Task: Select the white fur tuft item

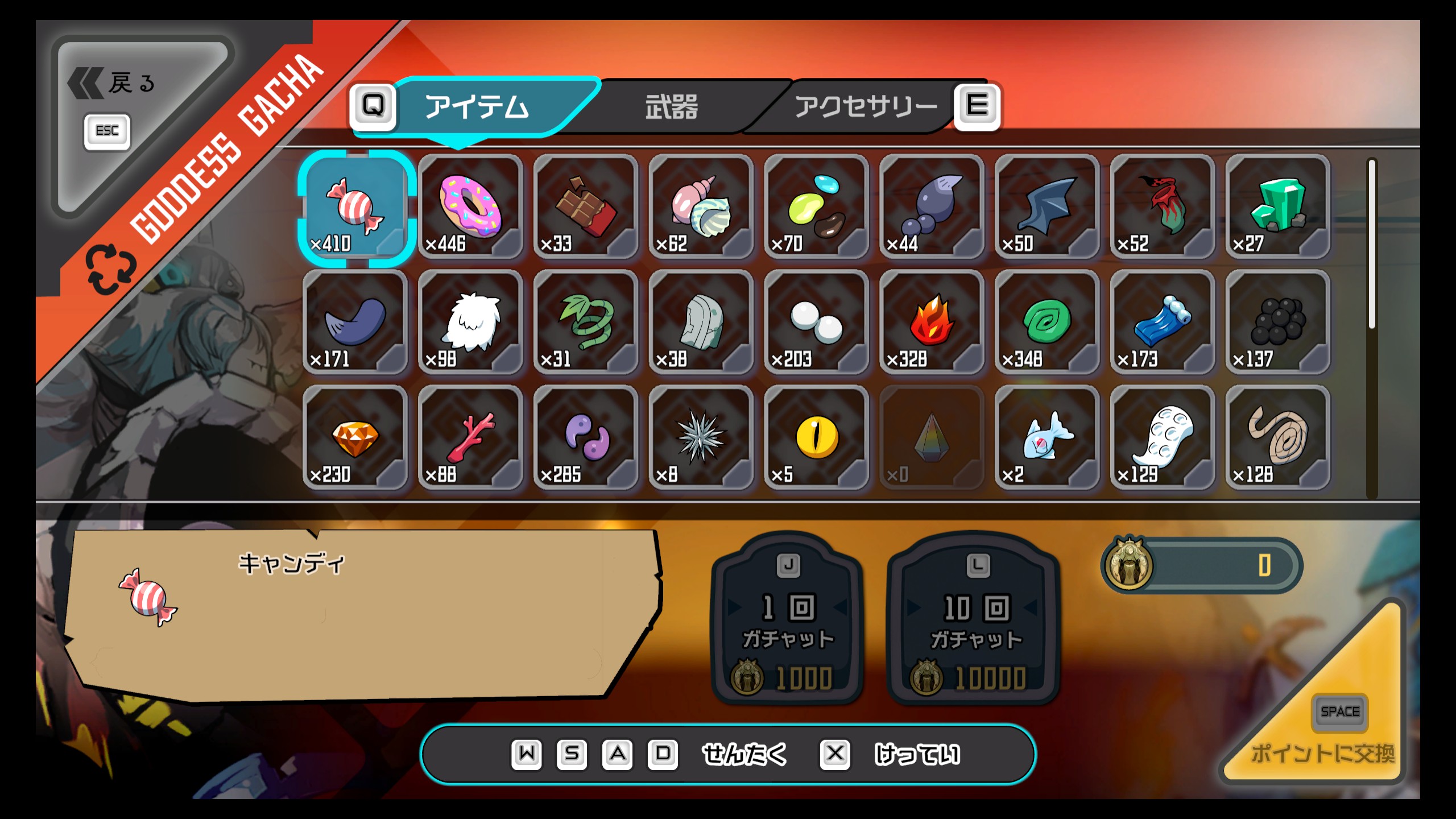Action: 471,322
